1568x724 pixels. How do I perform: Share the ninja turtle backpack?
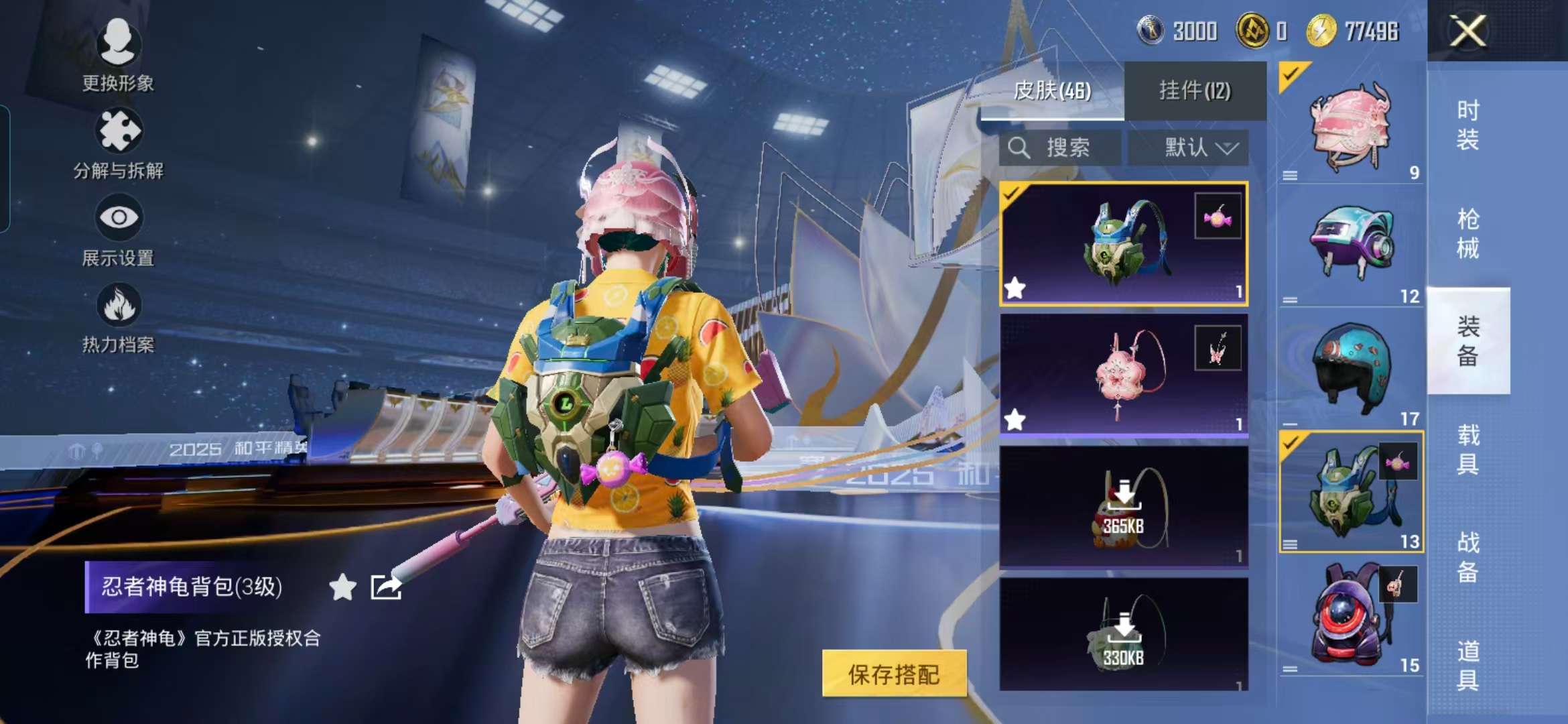pos(386,587)
